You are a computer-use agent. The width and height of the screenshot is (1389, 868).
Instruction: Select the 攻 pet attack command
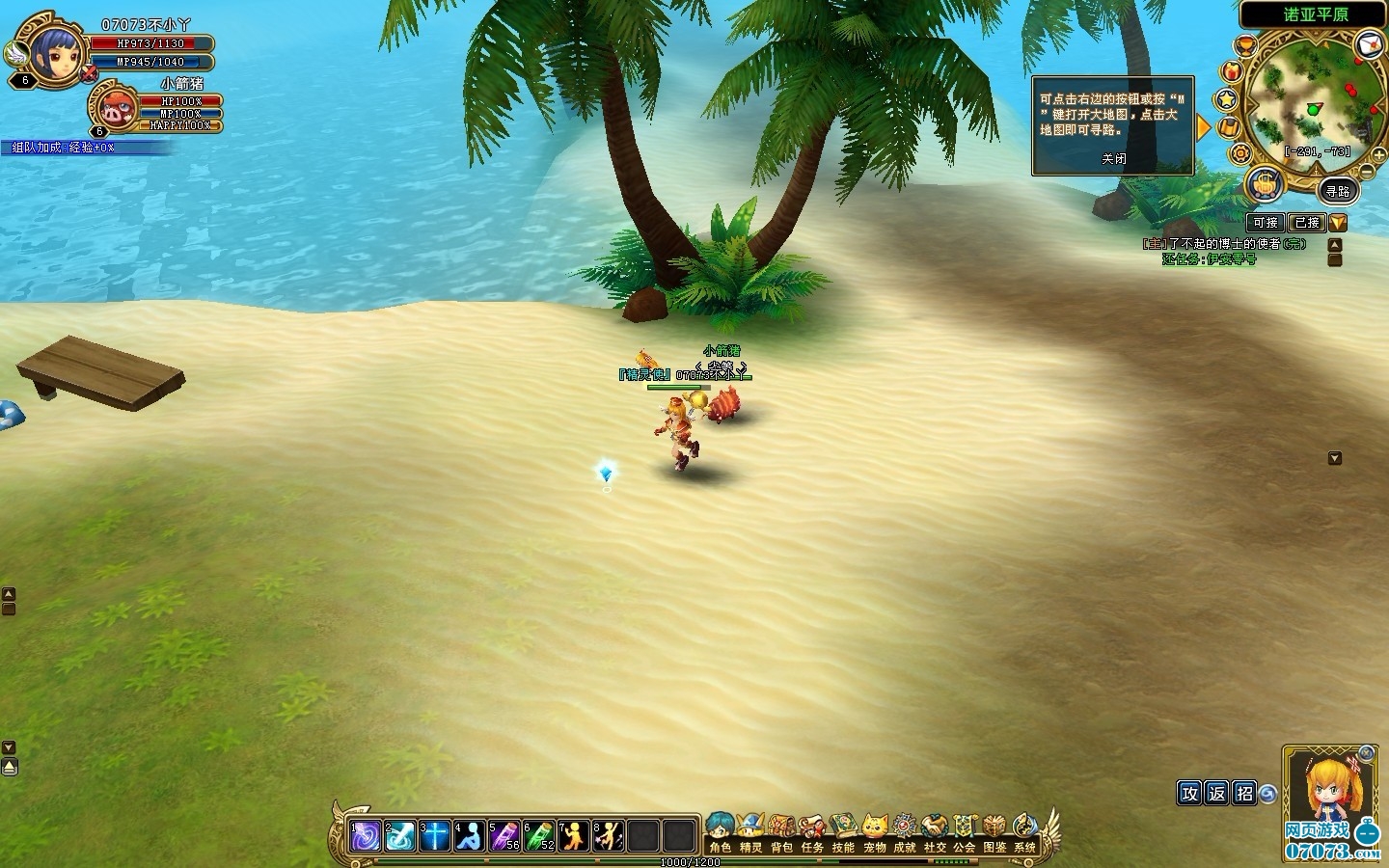pos(1189,793)
